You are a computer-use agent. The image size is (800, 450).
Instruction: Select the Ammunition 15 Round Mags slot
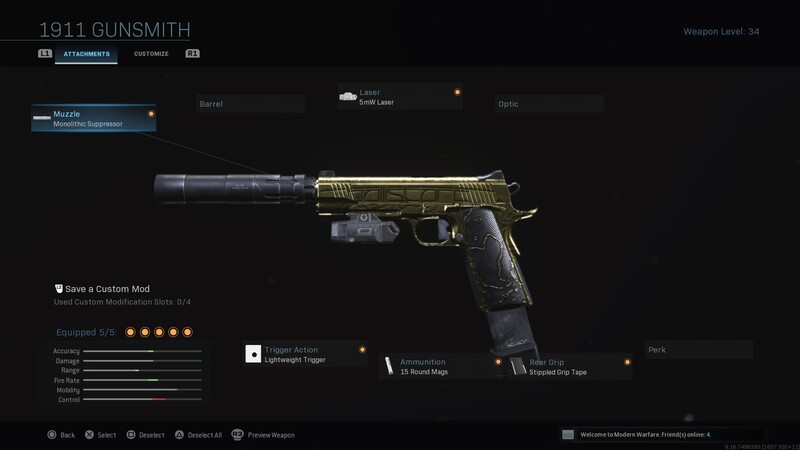[441, 366]
